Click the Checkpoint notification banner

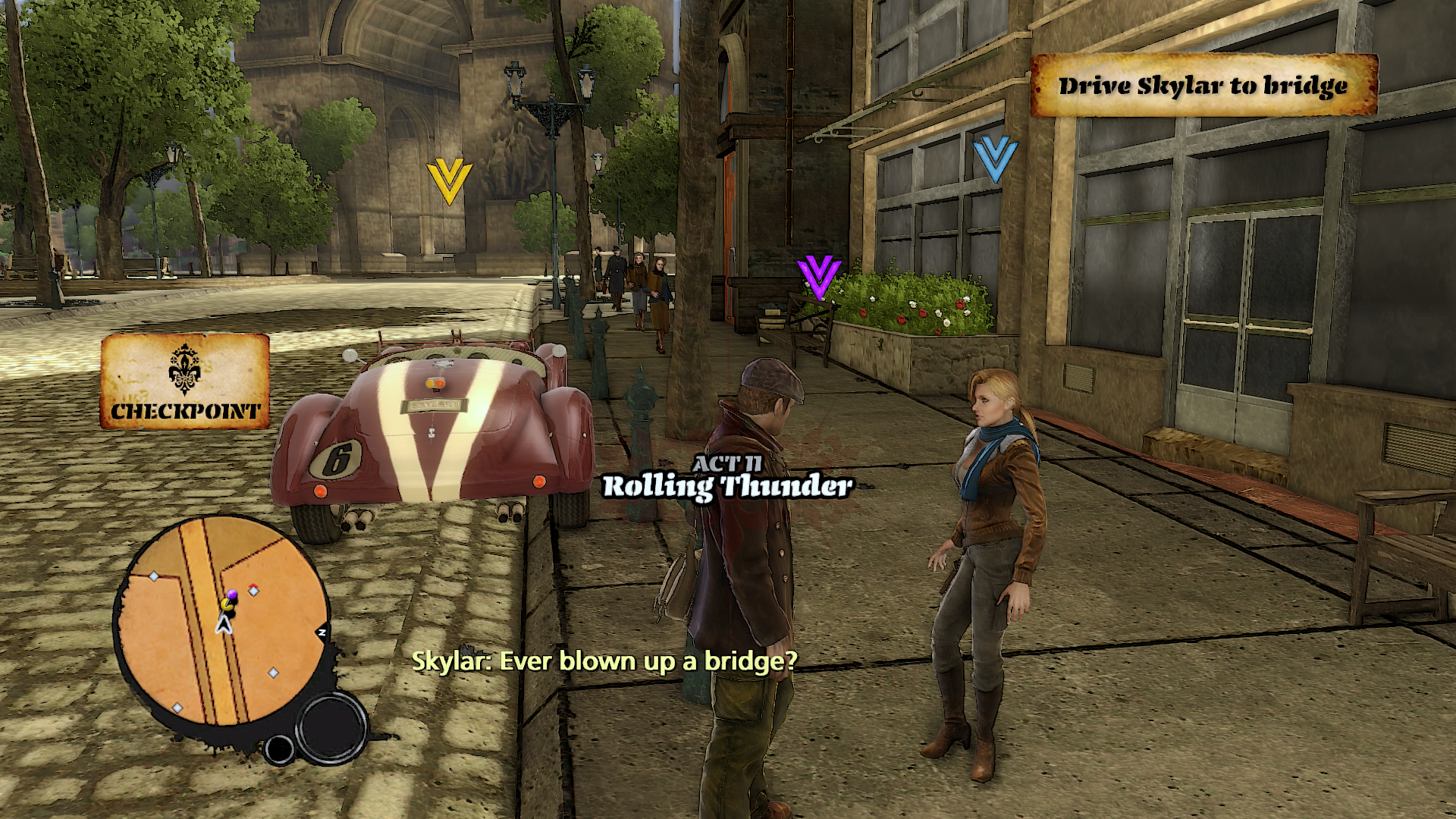tap(185, 381)
